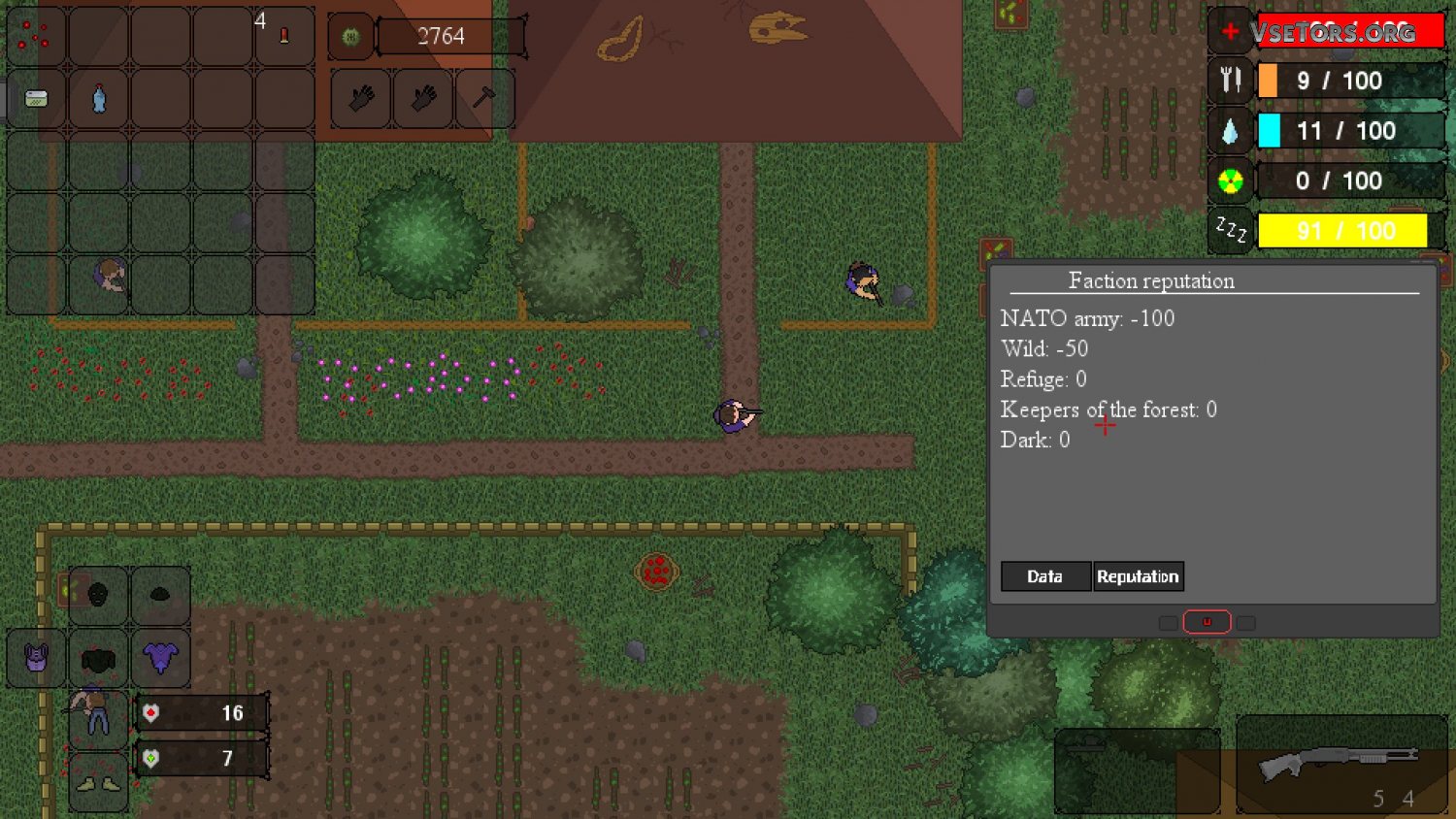Click the red-outlined panel page button

pos(1207,622)
